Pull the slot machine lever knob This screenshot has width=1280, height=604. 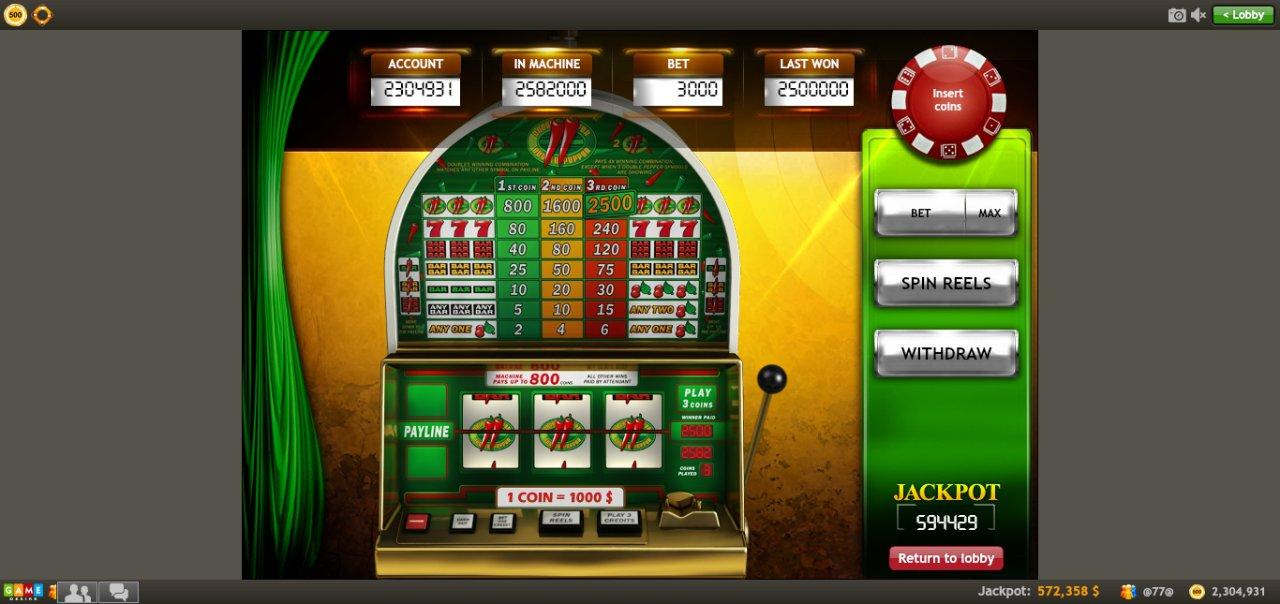[x=771, y=380]
